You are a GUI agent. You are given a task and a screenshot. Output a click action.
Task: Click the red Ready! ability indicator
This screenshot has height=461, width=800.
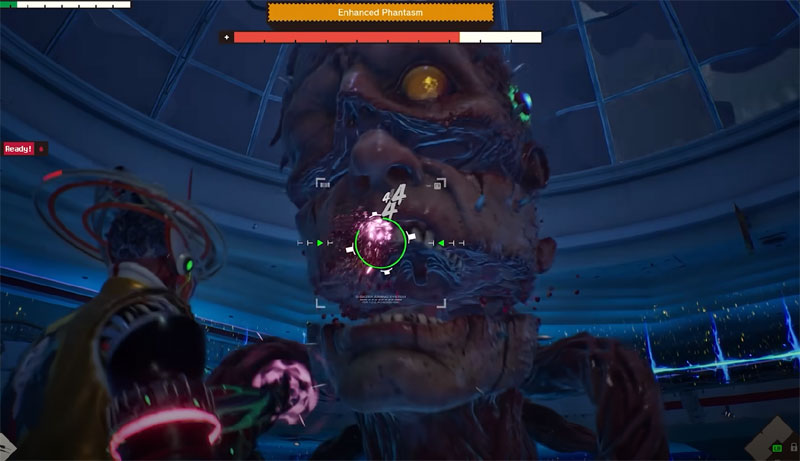click(19, 149)
